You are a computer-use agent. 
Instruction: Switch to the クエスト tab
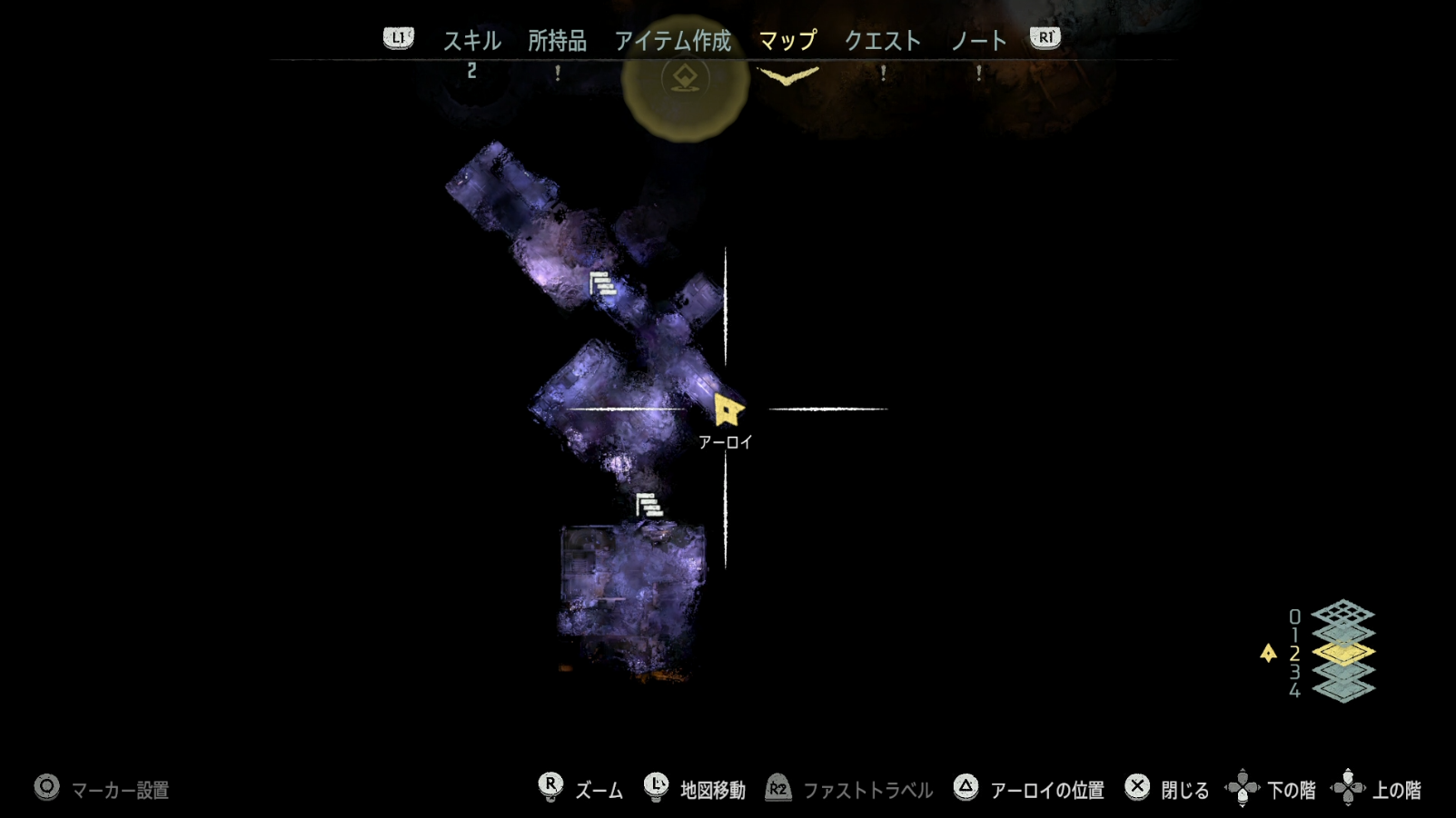(883, 39)
